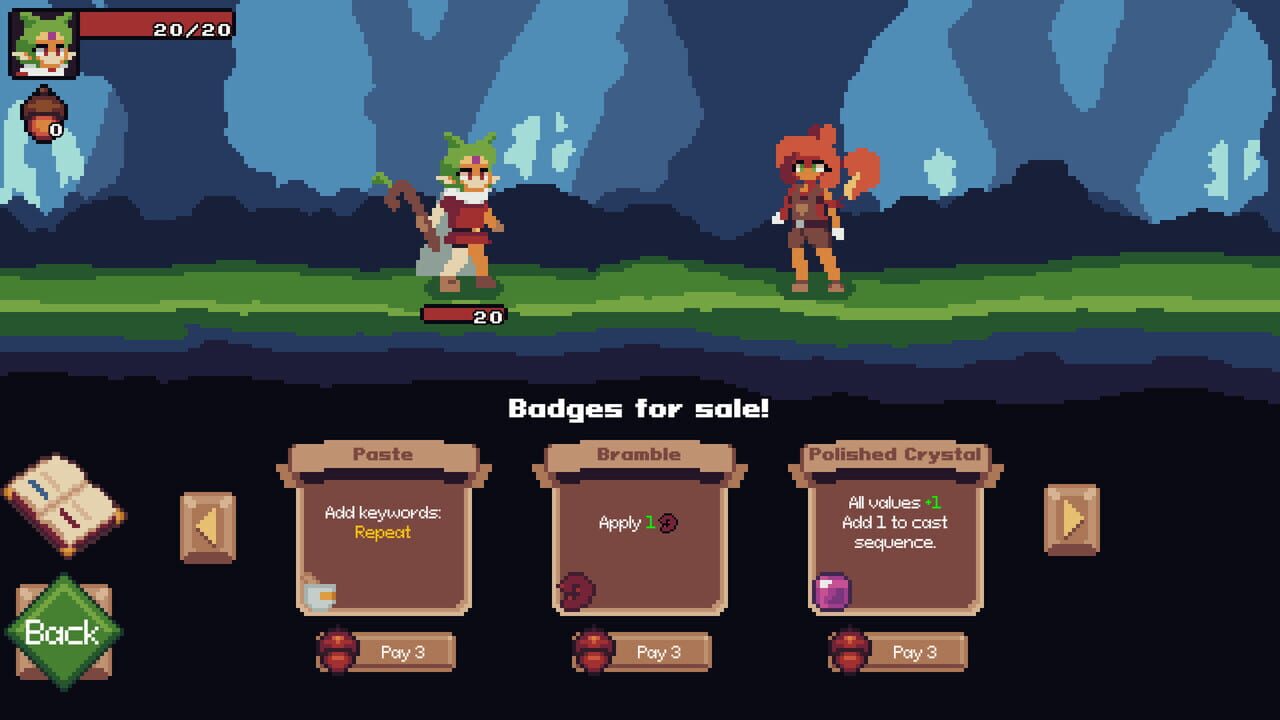Select the yellow Repeat keyword on Paste badge

[384, 535]
